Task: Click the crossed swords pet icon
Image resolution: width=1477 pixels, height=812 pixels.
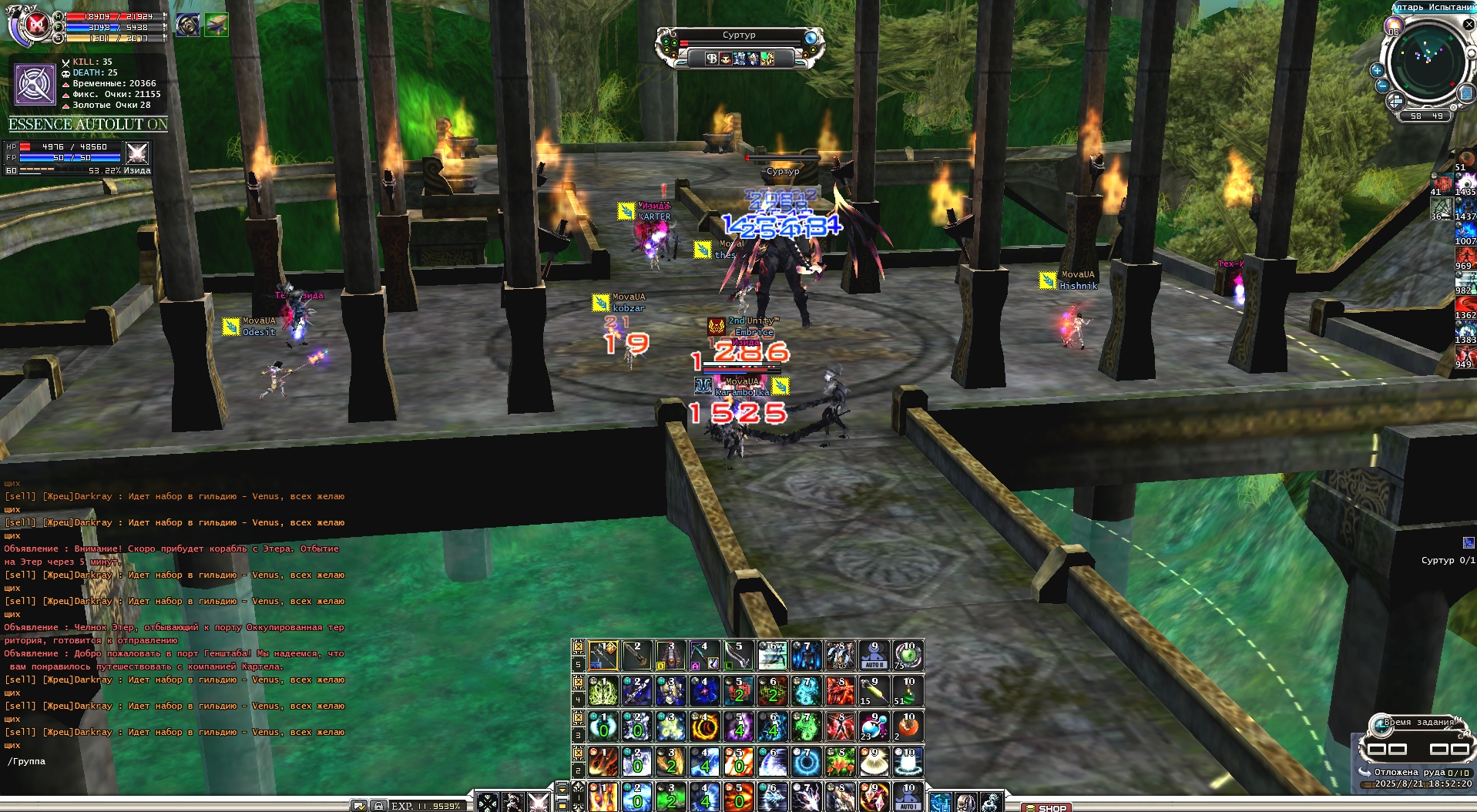Action: pos(137,153)
